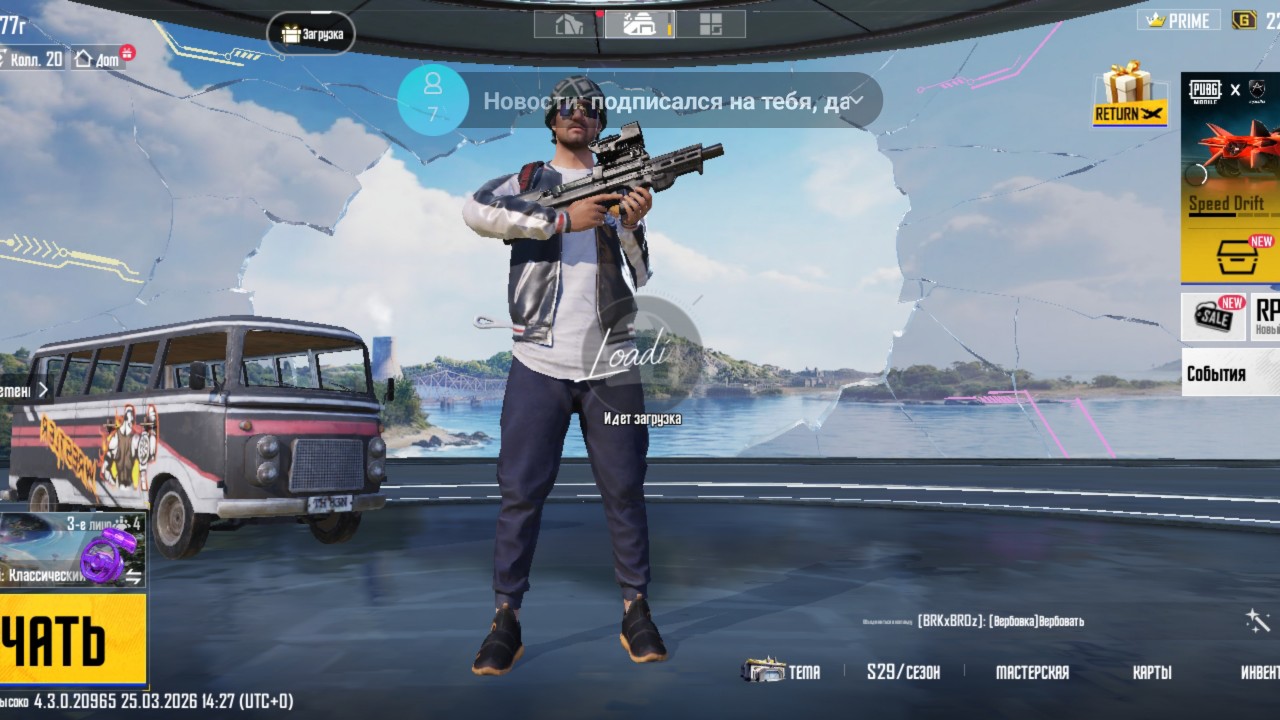Open the SALE shop icon
The image size is (1280, 720).
coord(1214,317)
